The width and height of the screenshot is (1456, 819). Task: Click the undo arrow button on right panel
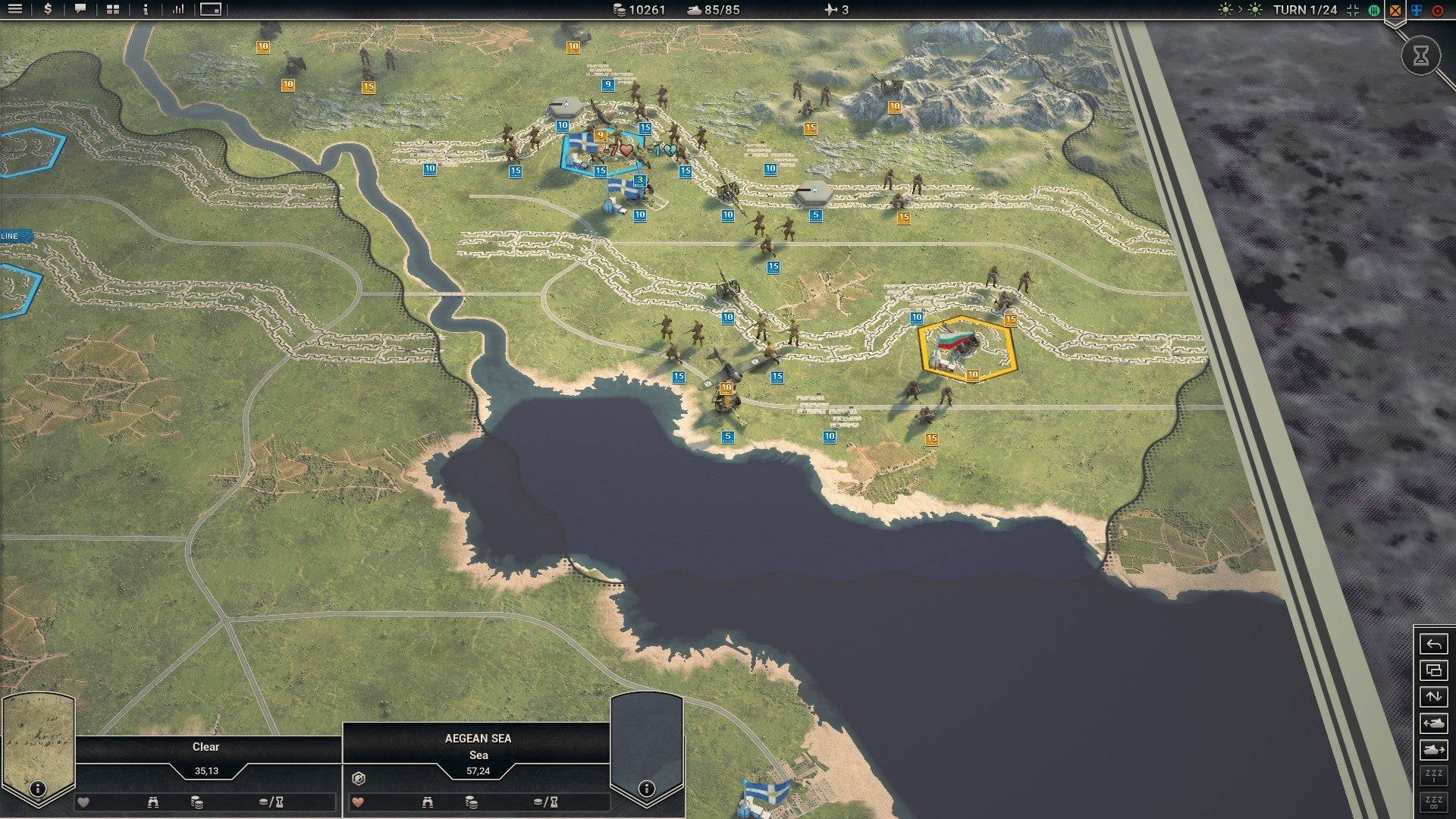1433,645
